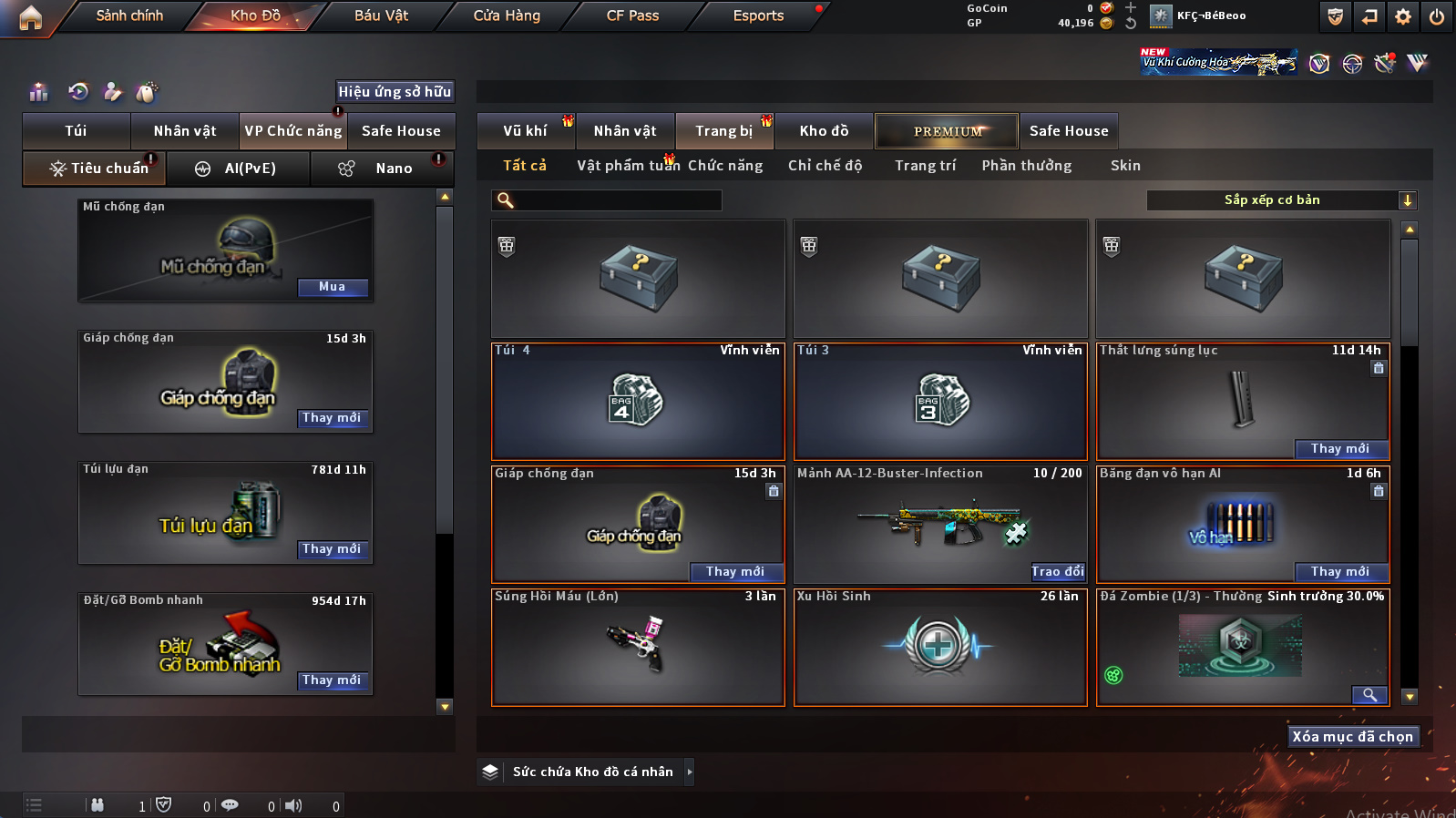Open the Sảnh chính lobby tab
This screenshot has height=818, width=1456.
click(129, 15)
